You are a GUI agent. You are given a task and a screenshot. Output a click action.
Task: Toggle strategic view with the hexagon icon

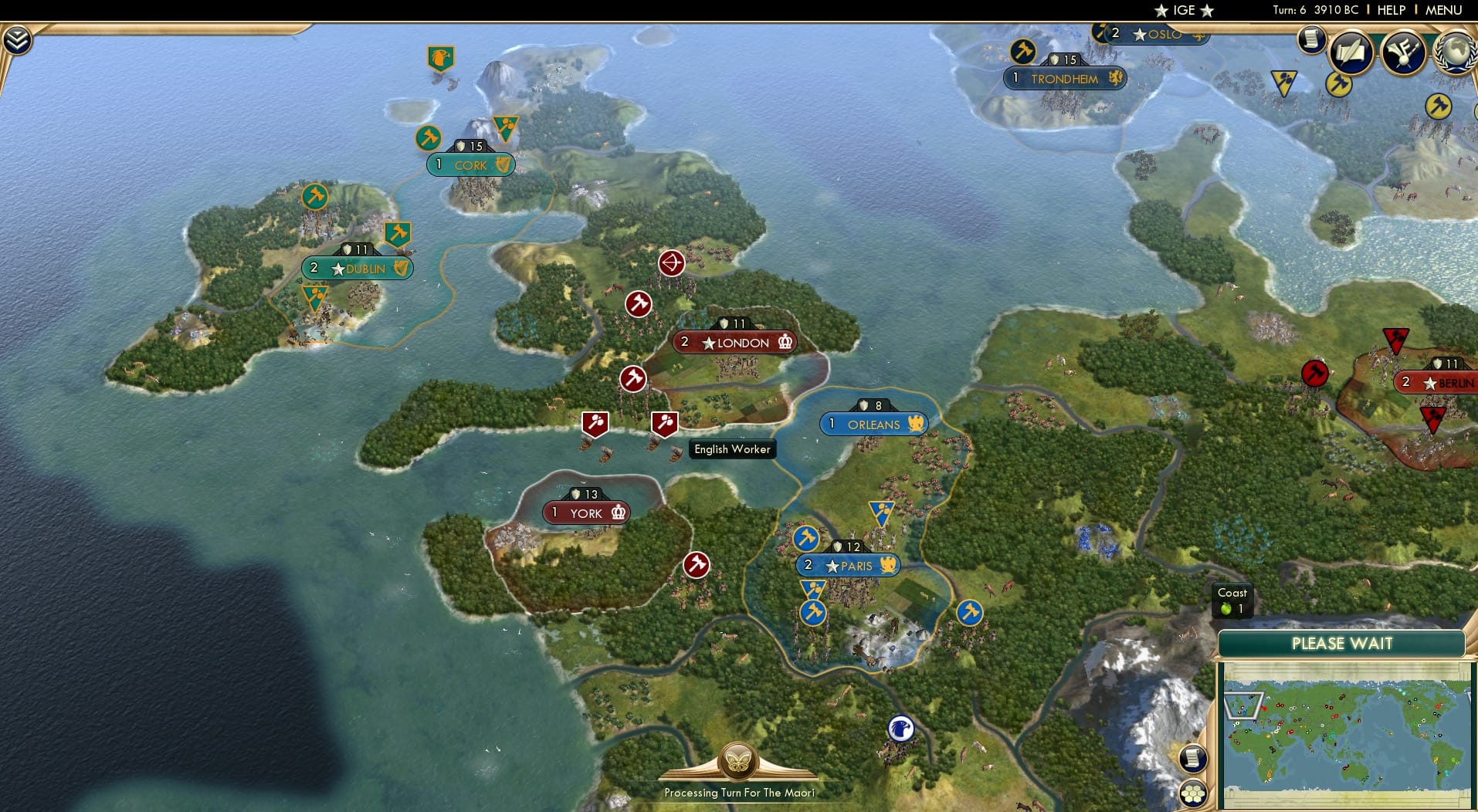pyautogui.click(x=1193, y=791)
